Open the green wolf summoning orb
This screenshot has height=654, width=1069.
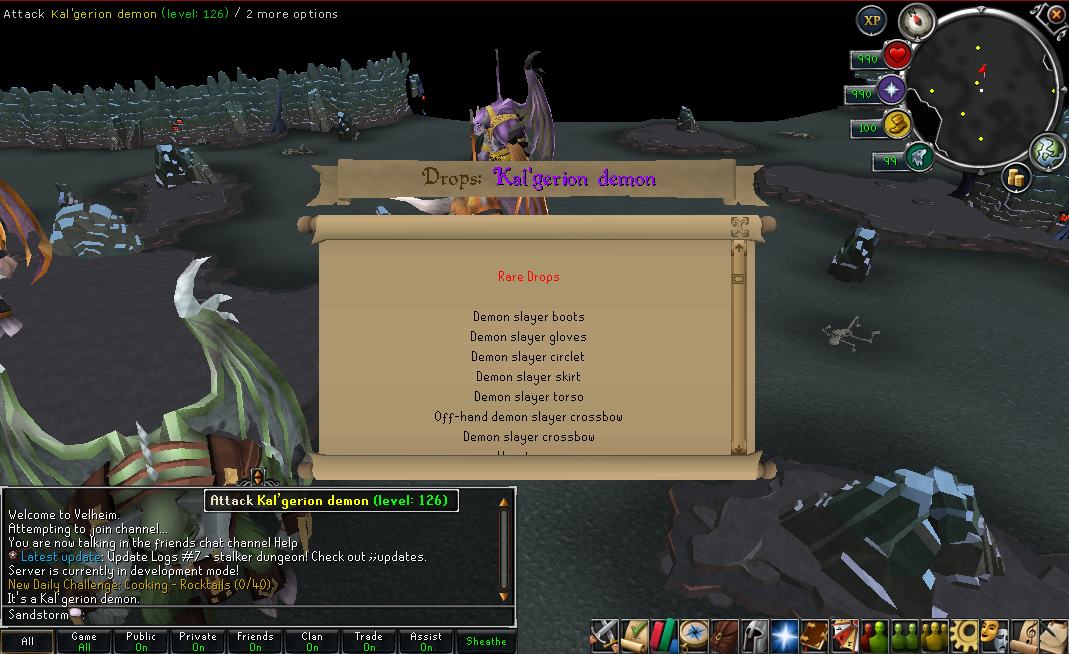917,157
